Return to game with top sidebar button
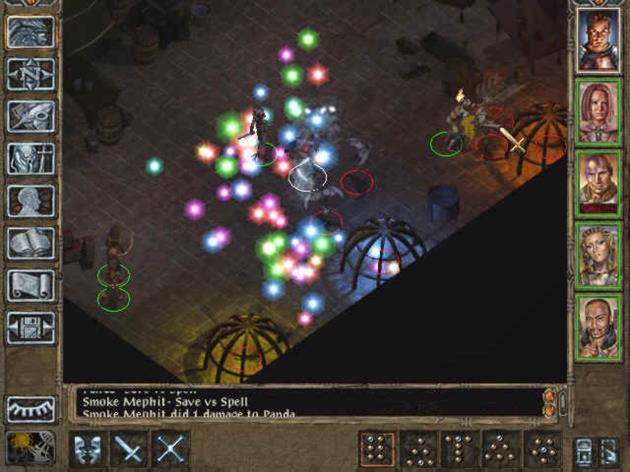The width and height of the screenshot is (630, 472). point(31,32)
